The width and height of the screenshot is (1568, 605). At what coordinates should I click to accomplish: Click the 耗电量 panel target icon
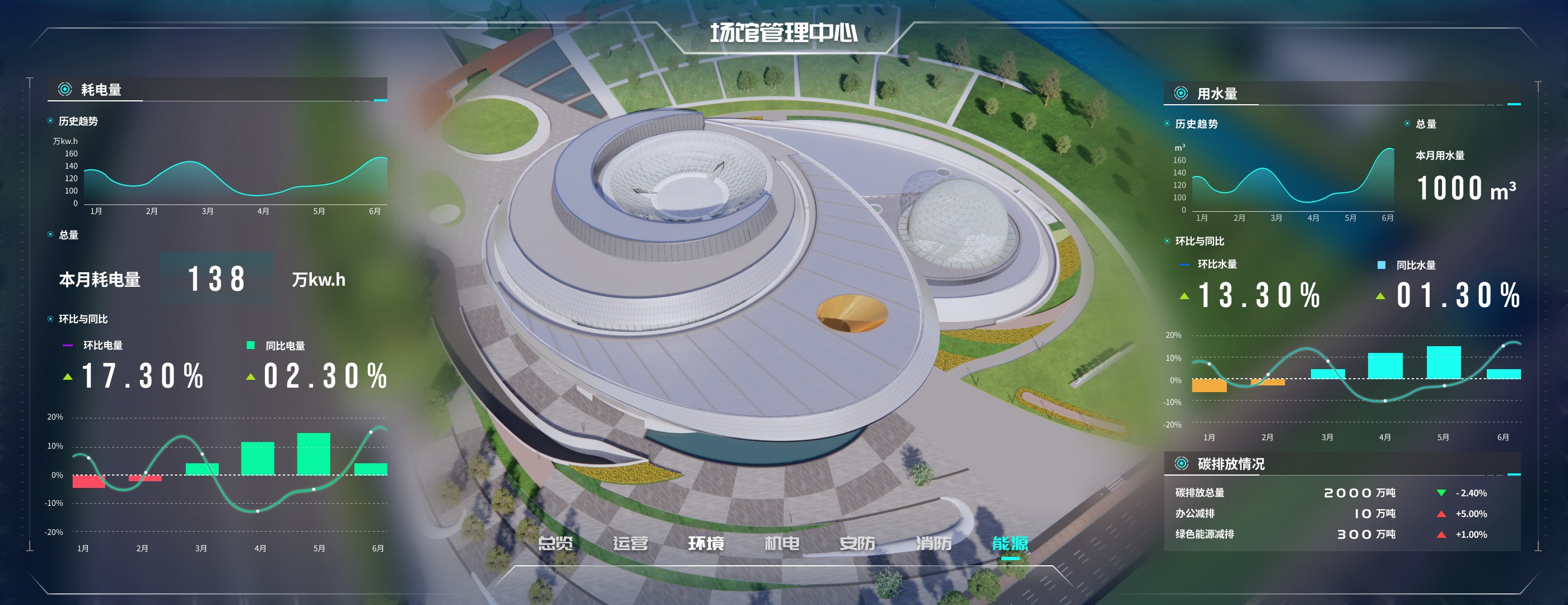pyautogui.click(x=64, y=90)
